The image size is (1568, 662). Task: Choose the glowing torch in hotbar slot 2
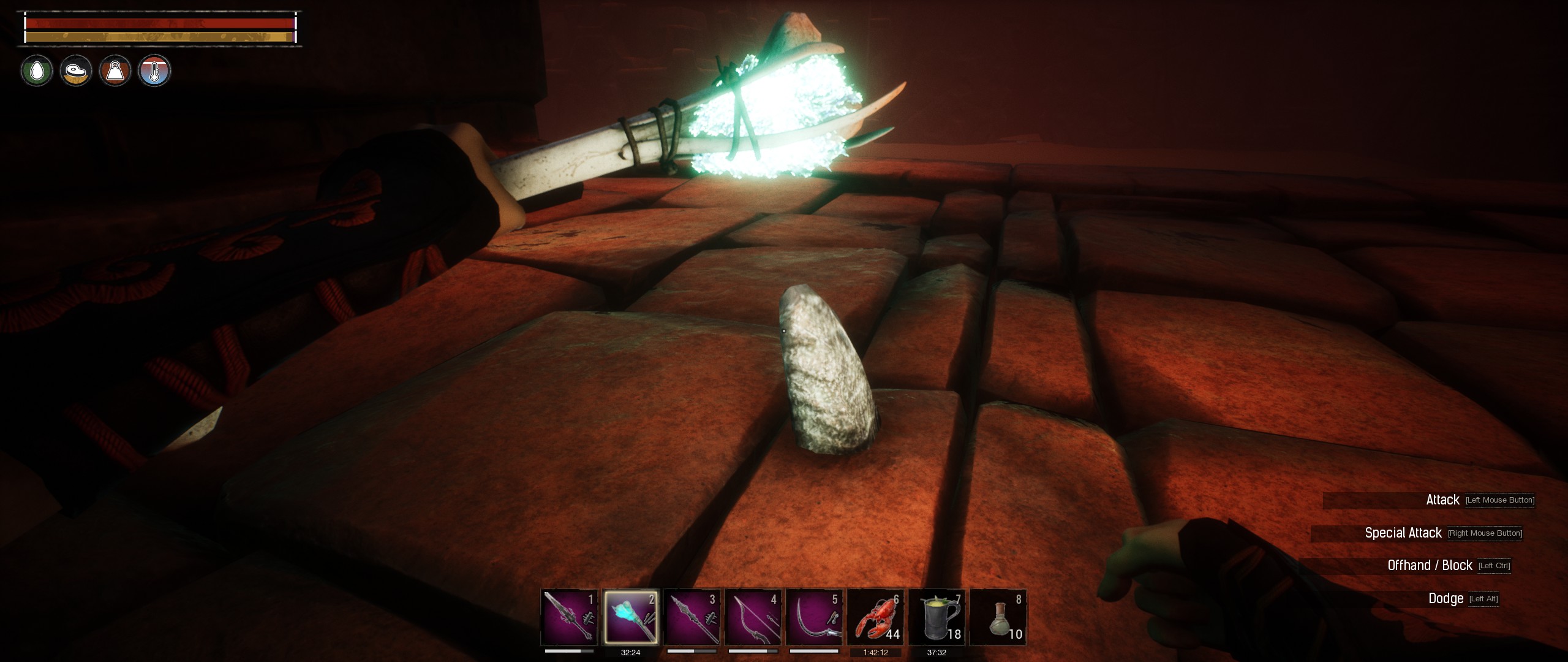click(631, 617)
